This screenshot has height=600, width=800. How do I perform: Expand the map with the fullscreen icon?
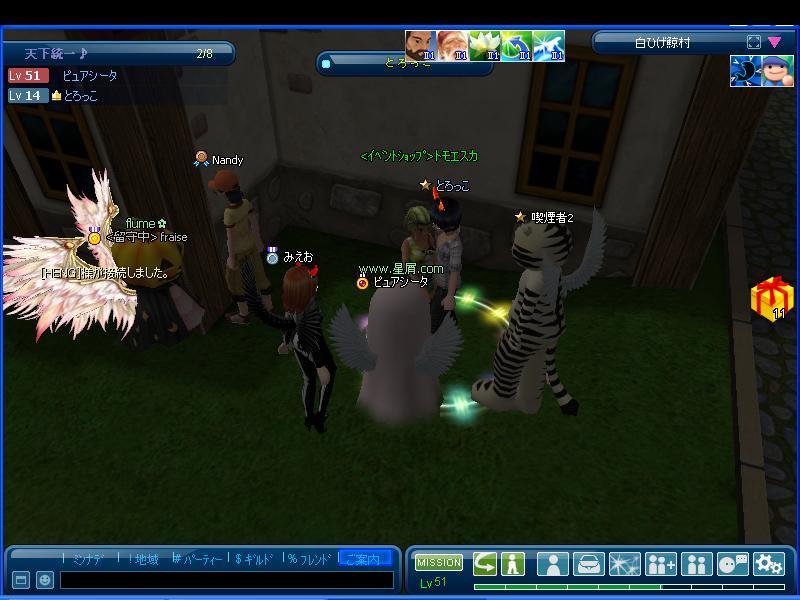[754, 42]
